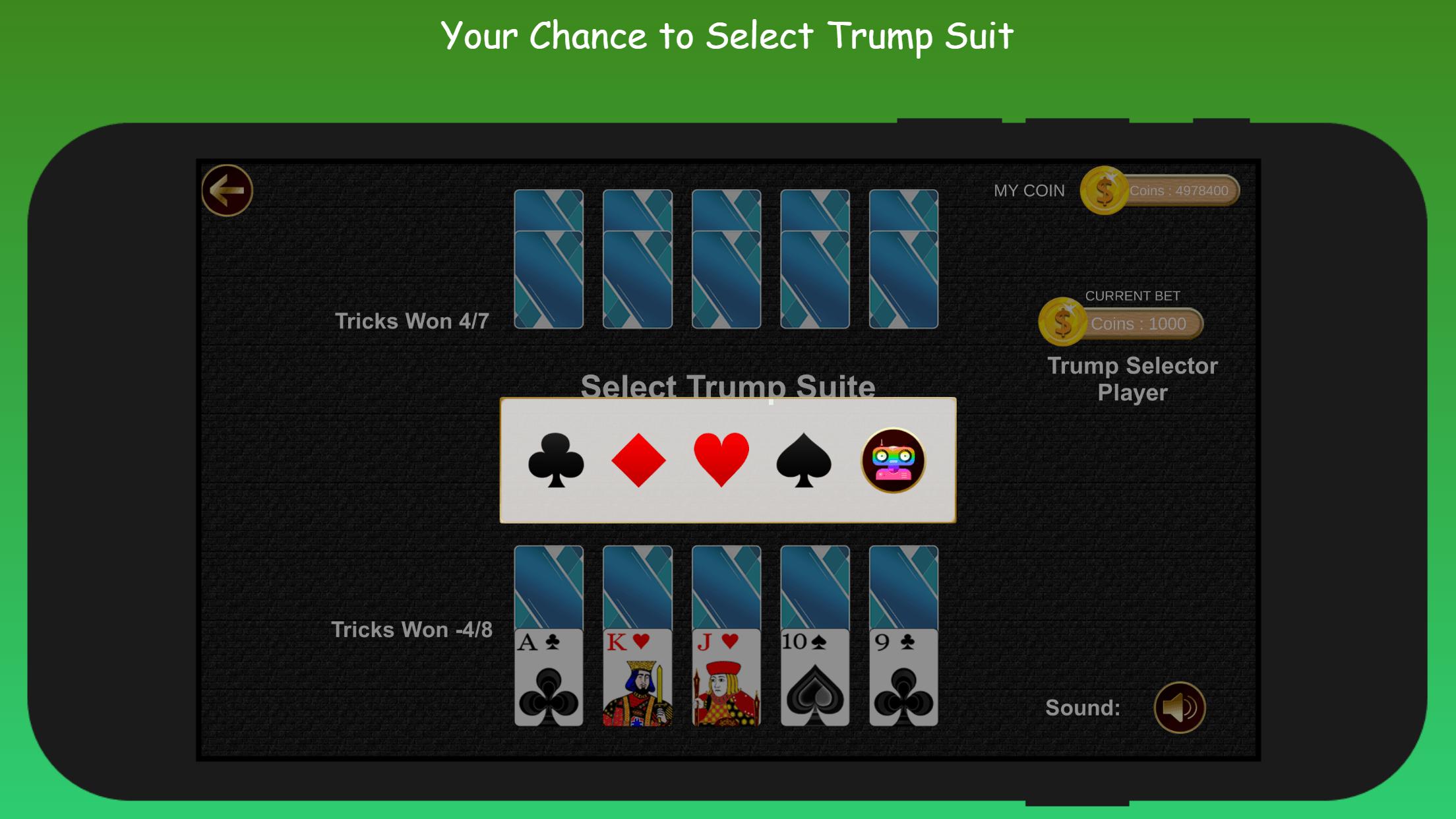Click the back arrow to leave the game
Viewport: 1456px width, 819px height.
[x=228, y=189]
